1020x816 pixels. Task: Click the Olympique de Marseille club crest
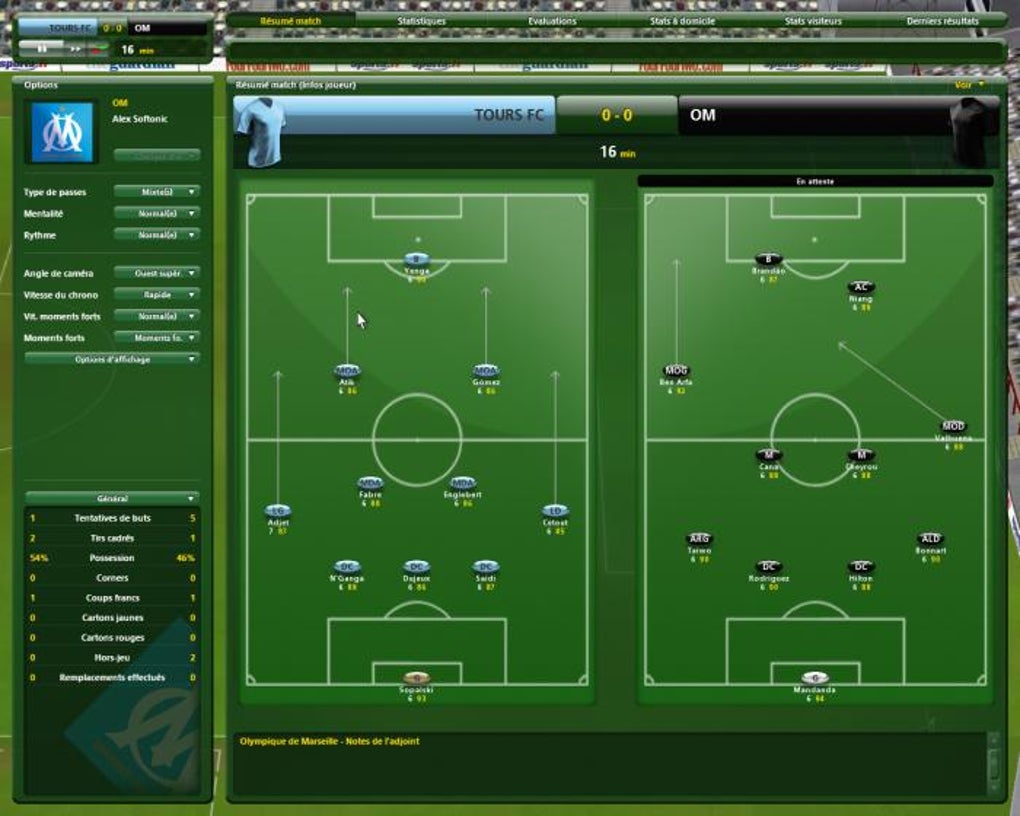62,132
